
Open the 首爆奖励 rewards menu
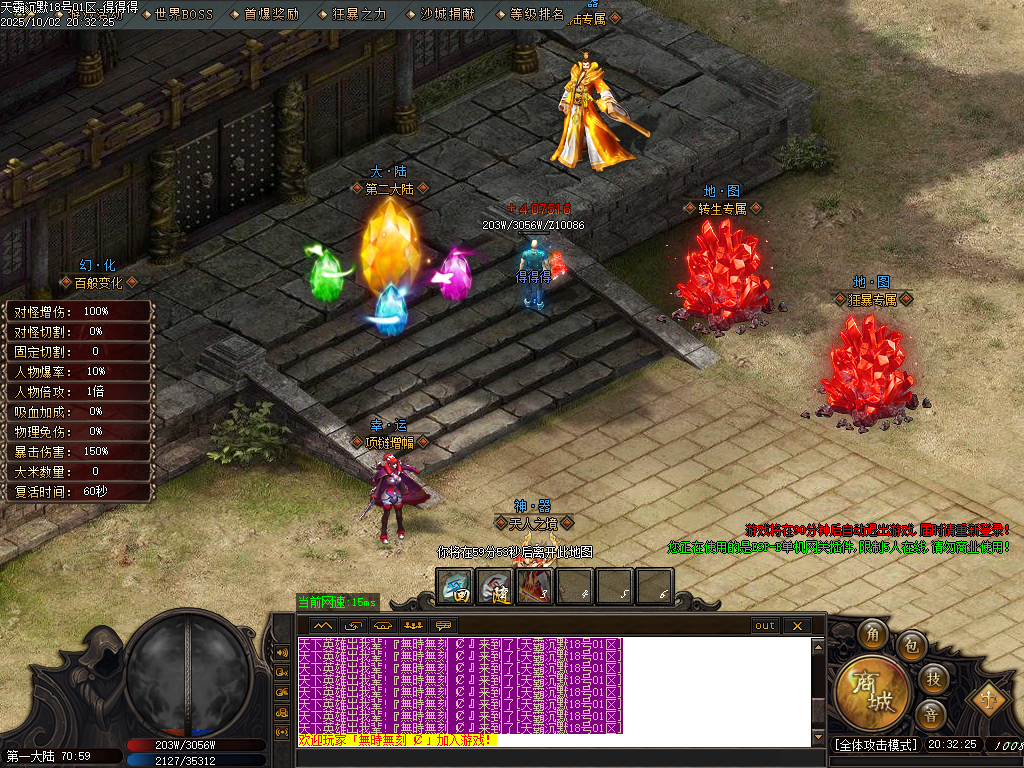point(271,15)
